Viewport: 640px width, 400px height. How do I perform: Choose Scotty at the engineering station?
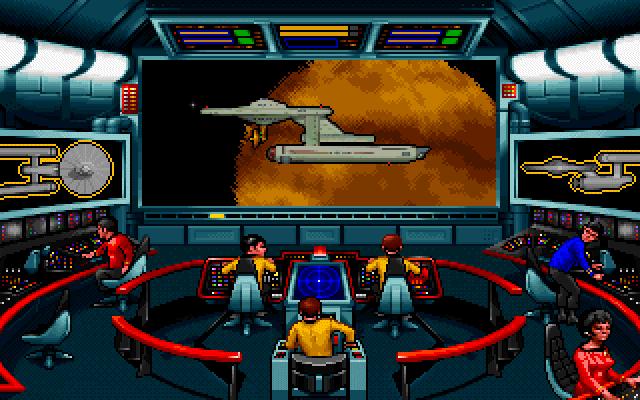(116, 248)
